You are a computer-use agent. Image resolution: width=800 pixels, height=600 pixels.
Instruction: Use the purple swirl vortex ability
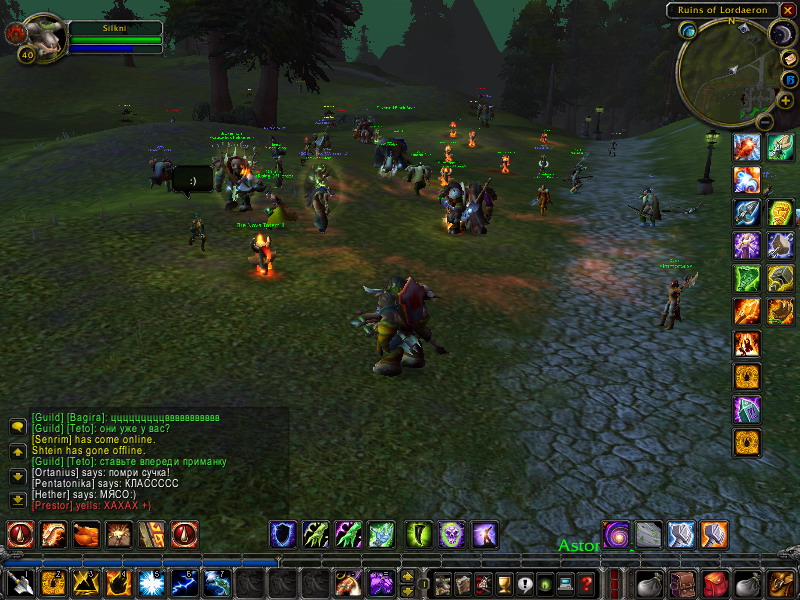(x=616, y=534)
